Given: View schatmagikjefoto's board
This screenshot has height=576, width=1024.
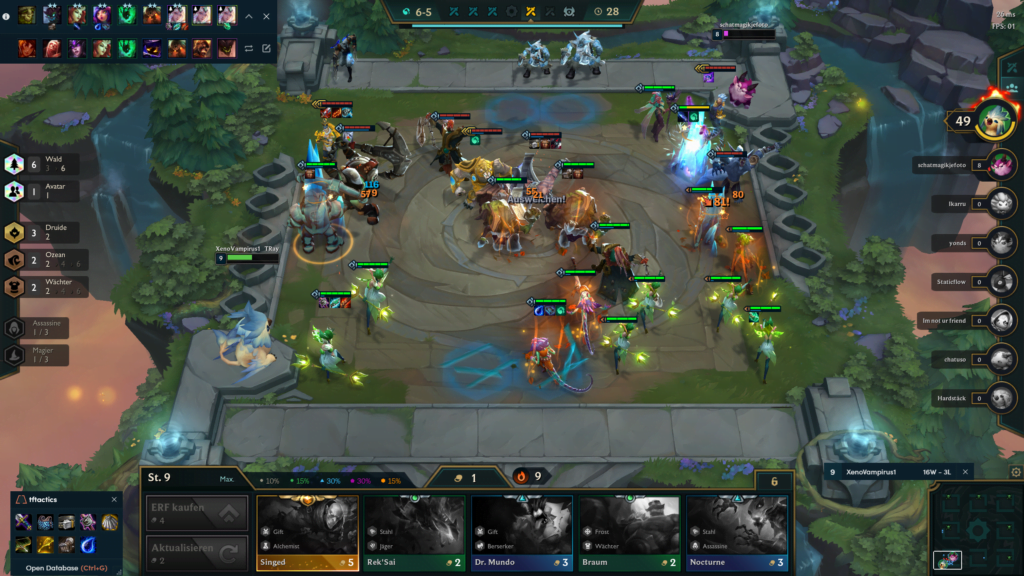Looking at the screenshot, I should (1001, 165).
